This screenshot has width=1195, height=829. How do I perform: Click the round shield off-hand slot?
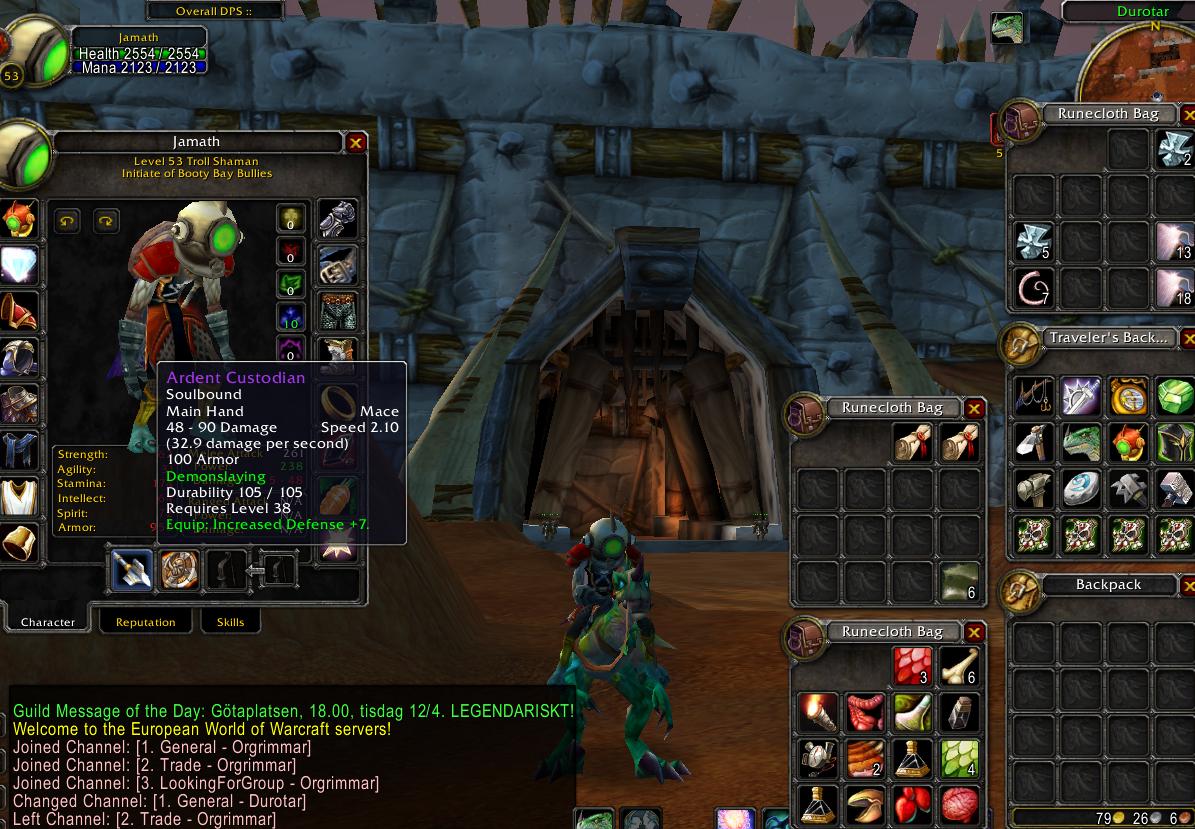tap(181, 569)
